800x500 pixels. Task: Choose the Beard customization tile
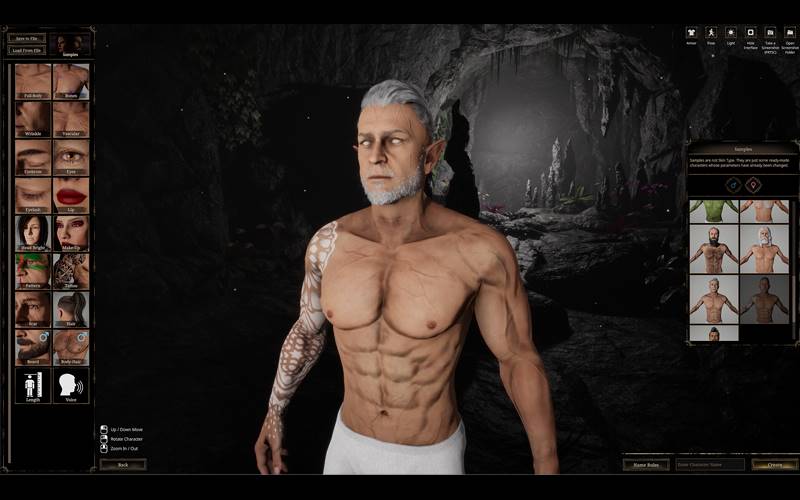pos(33,348)
